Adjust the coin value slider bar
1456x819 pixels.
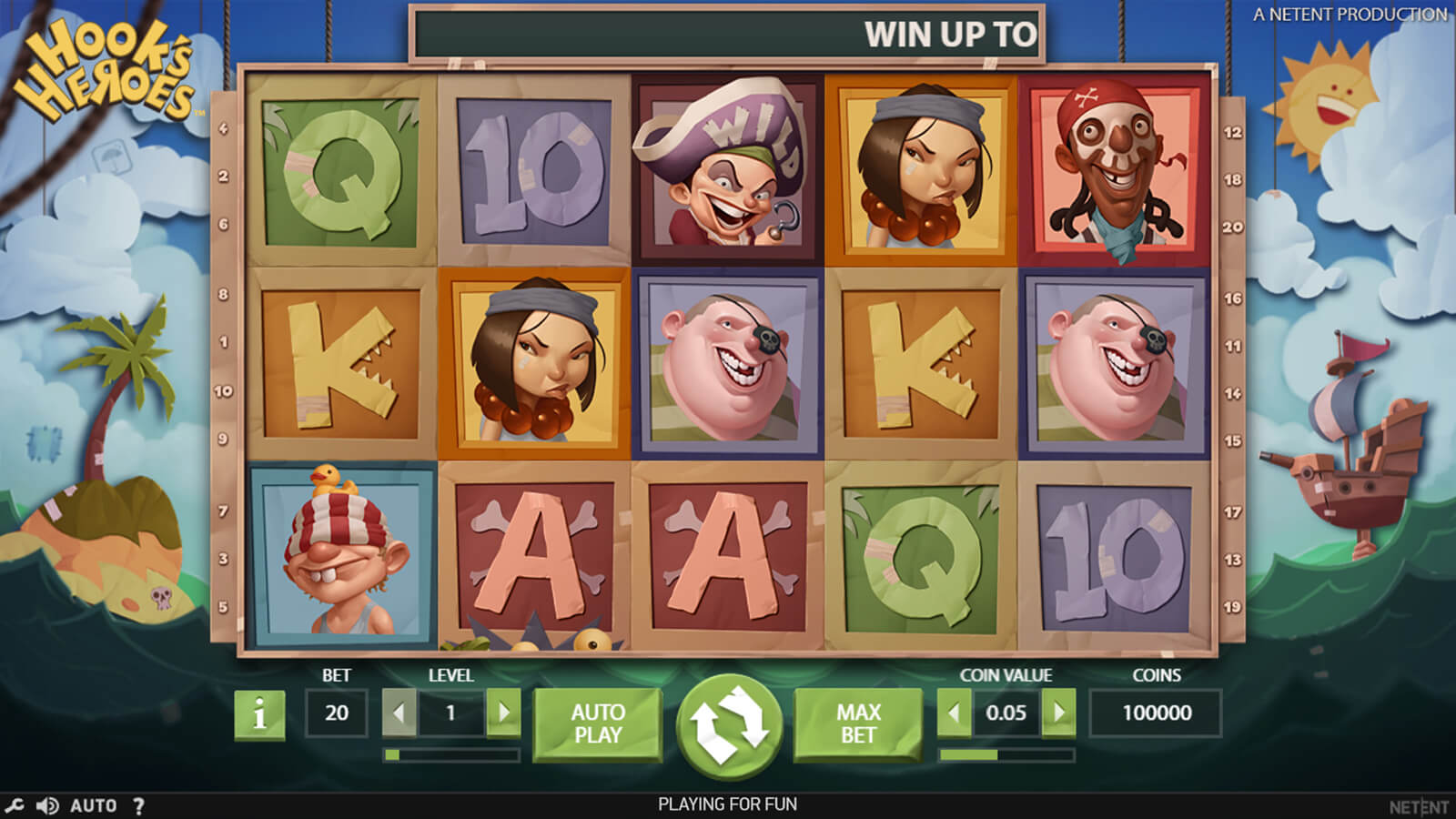point(1006,754)
